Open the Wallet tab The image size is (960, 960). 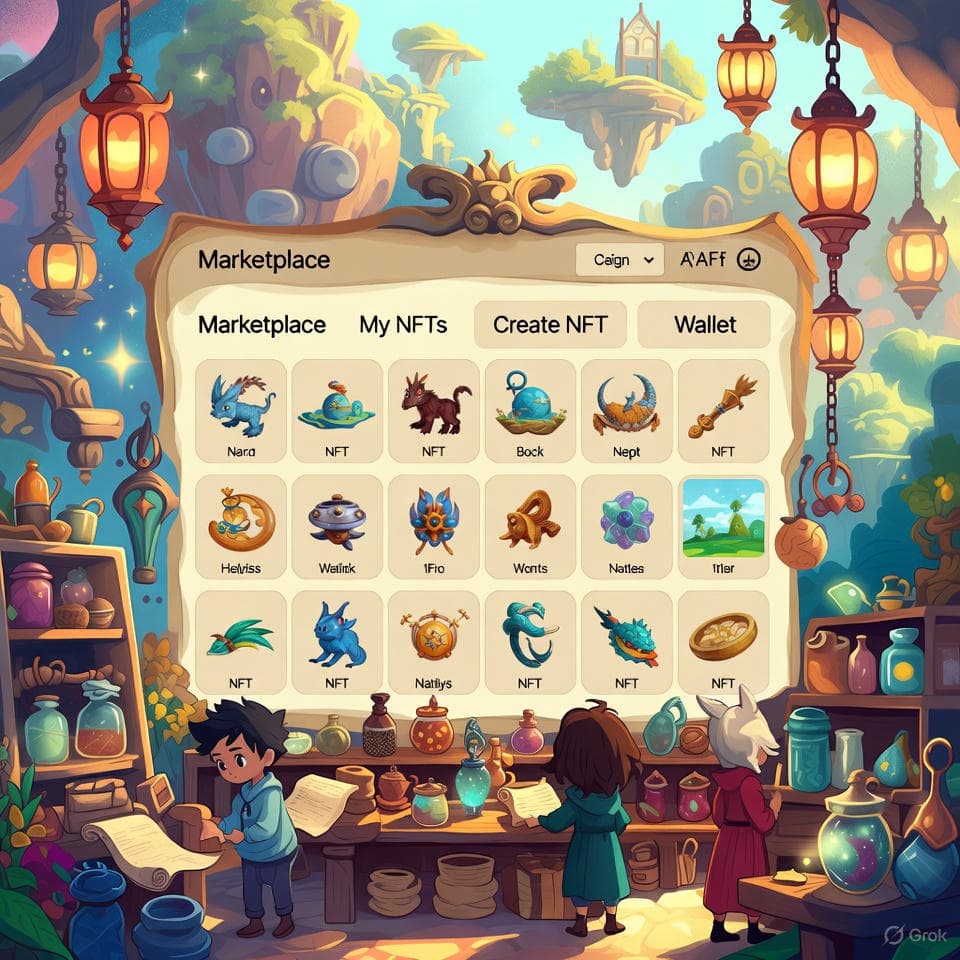click(x=704, y=325)
